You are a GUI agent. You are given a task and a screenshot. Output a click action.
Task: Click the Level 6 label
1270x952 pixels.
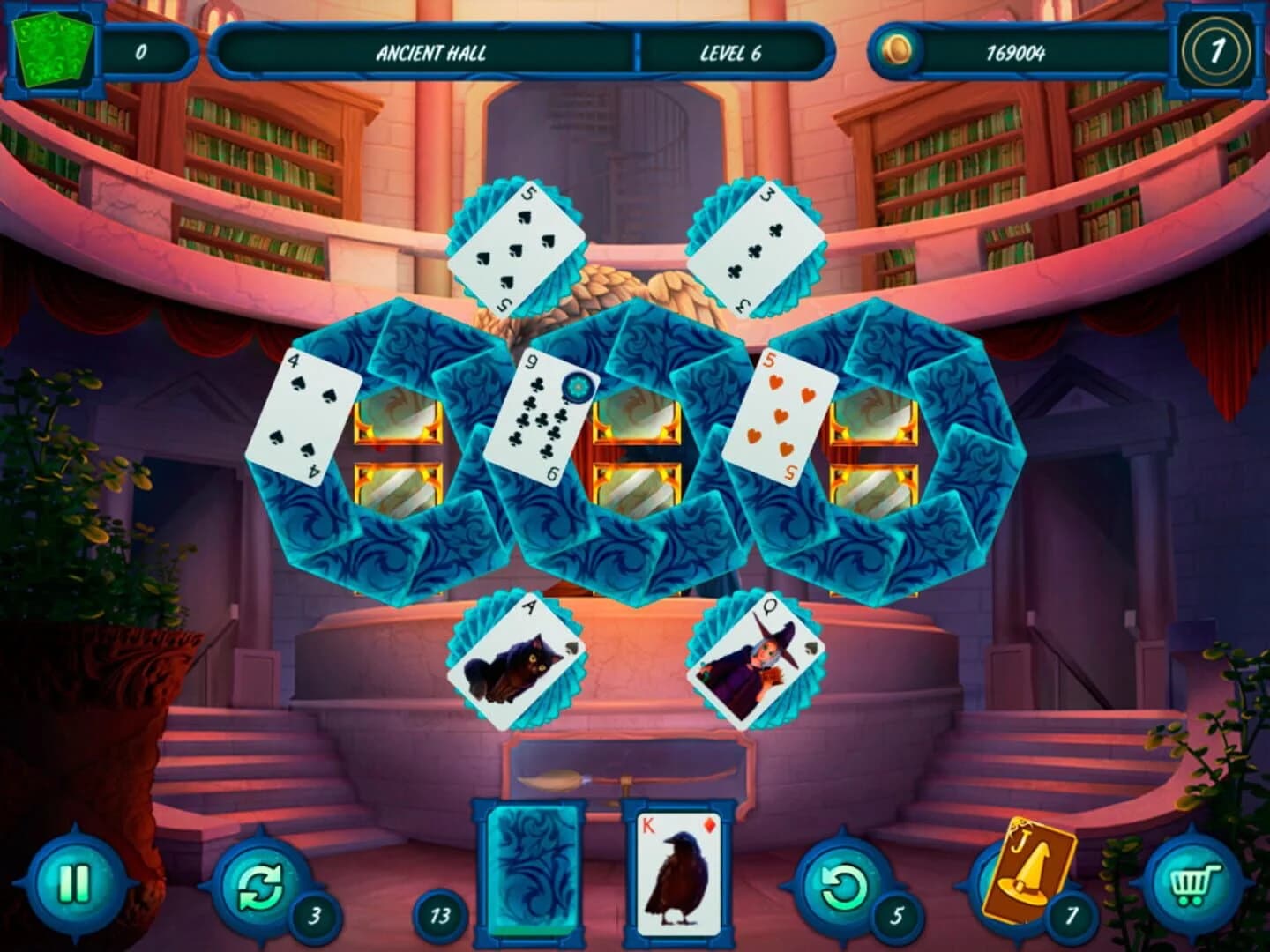733,53
